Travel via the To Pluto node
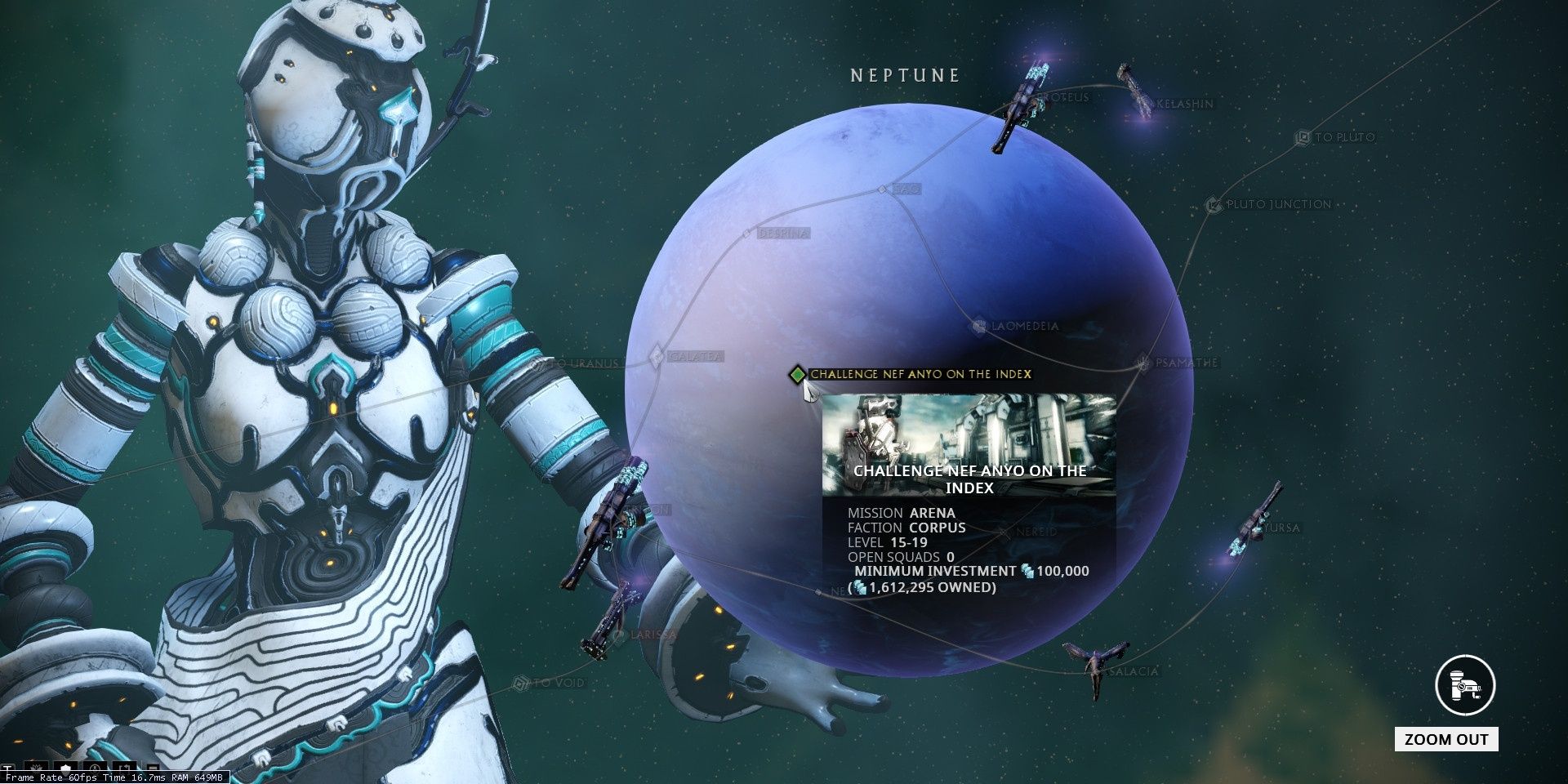The width and height of the screenshot is (1568, 784). (1303, 138)
